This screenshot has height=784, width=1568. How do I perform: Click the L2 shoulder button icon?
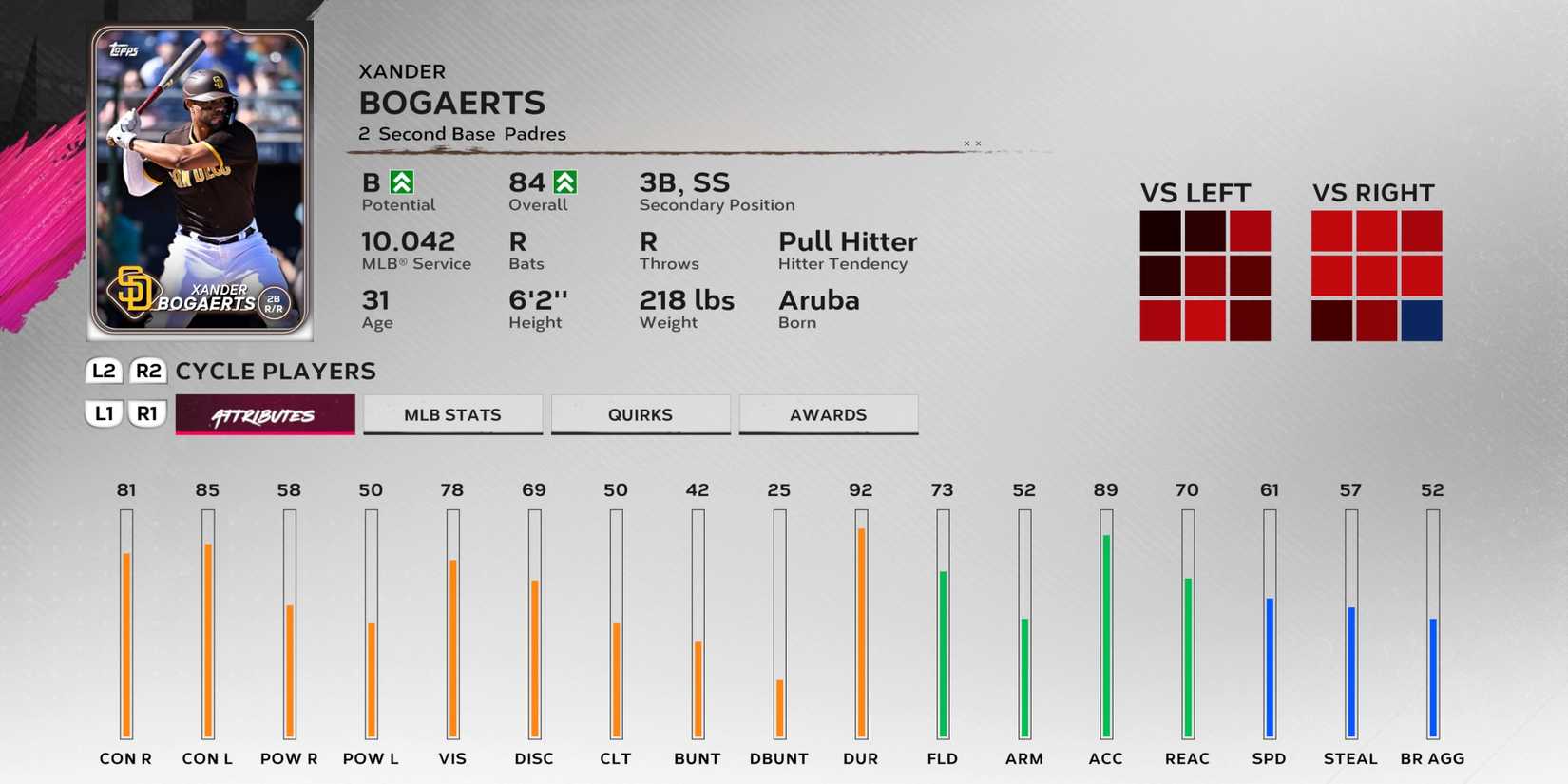click(104, 372)
